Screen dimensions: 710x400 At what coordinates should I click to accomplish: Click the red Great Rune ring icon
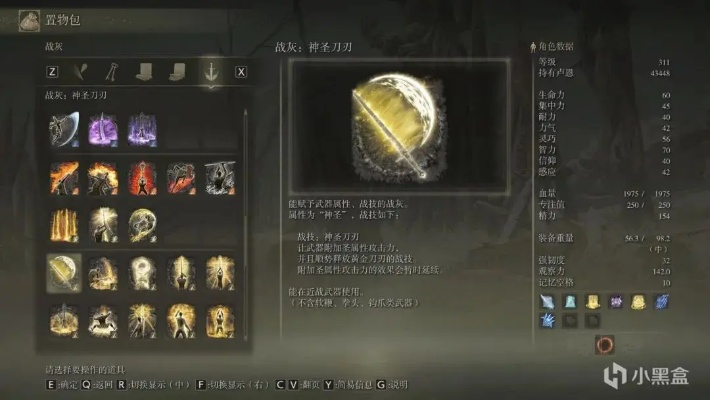[x=604, y=345]
